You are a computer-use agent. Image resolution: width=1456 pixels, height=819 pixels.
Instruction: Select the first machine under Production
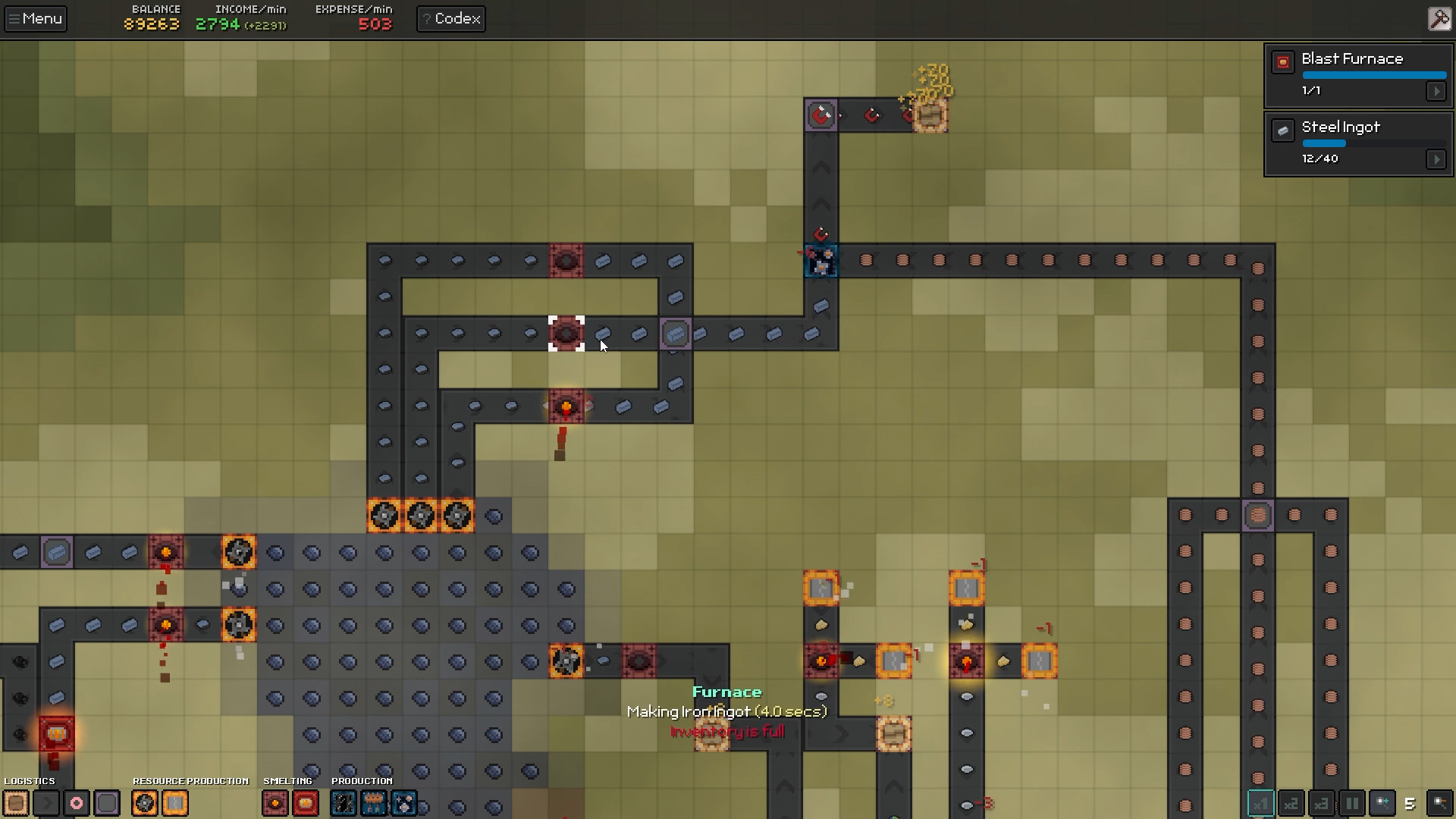click(x=343, y=803)
